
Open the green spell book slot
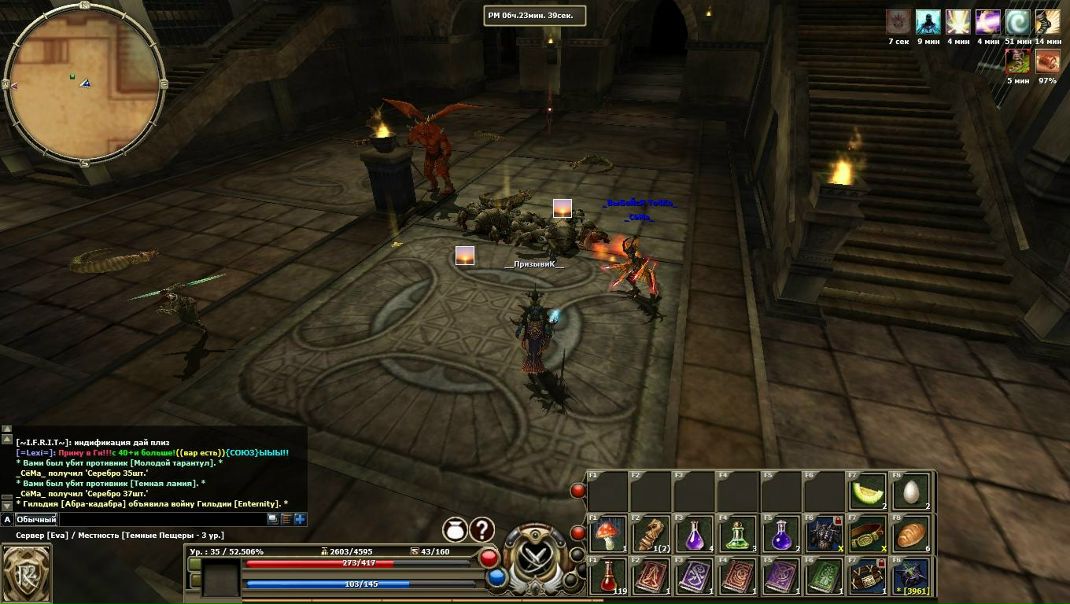(x=824, y=576)
